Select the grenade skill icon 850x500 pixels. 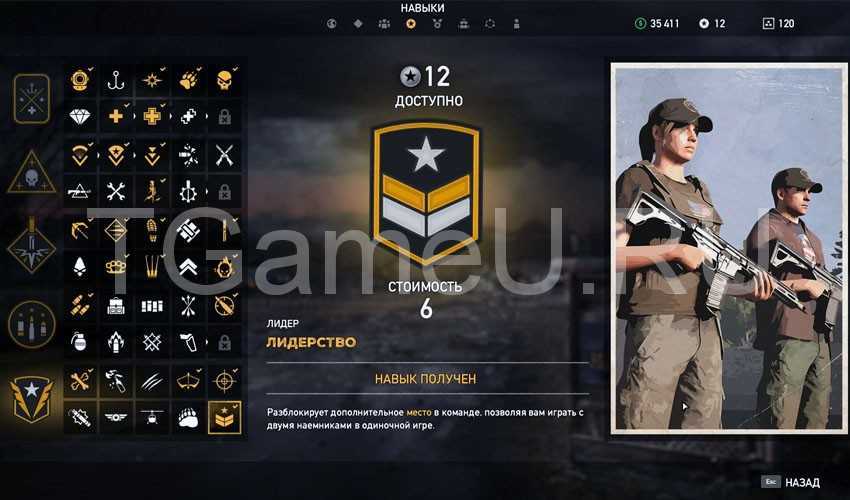click(x=81, y=341)
